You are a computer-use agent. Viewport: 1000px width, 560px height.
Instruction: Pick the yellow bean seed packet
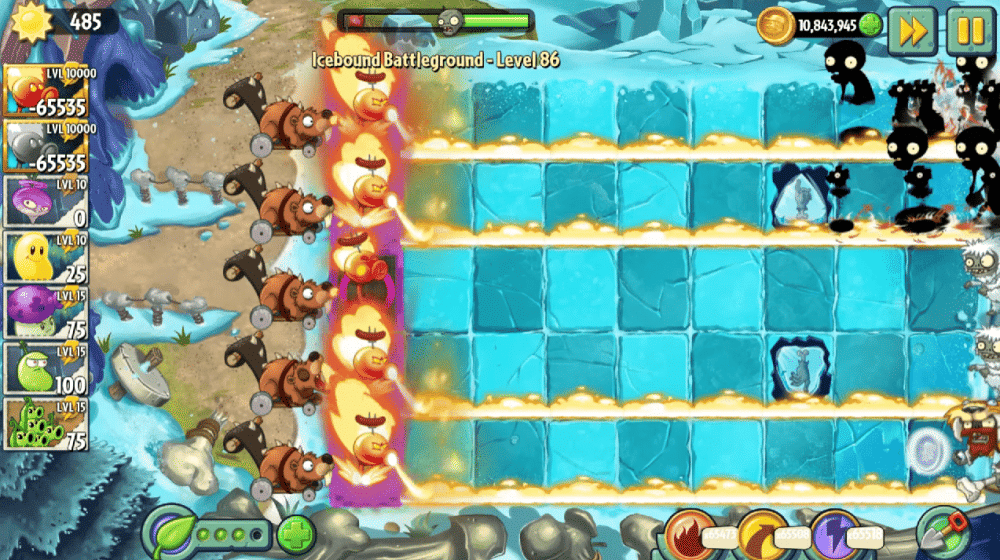coord(45,258)
